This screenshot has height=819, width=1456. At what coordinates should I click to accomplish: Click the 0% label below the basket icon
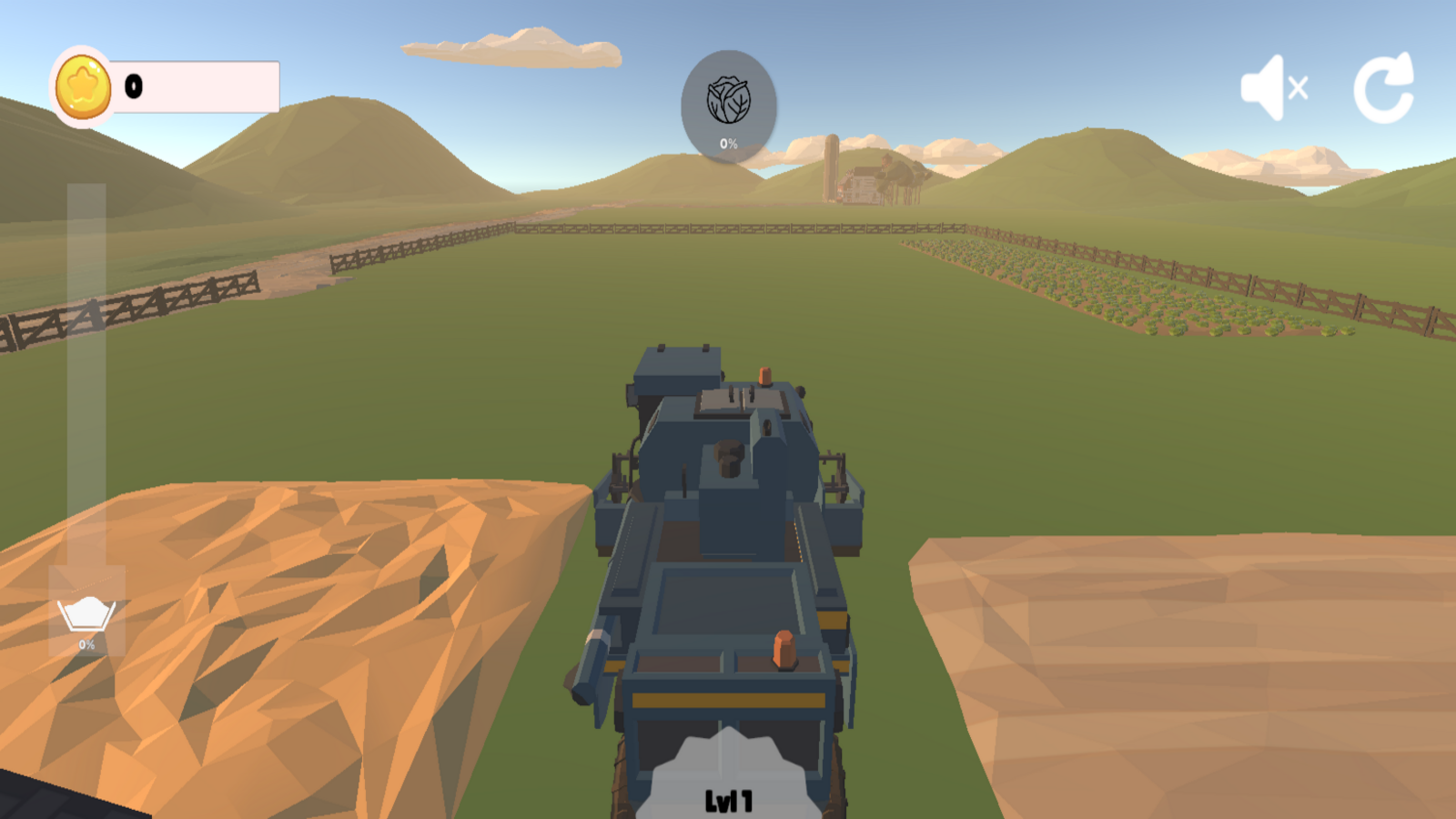86,645
